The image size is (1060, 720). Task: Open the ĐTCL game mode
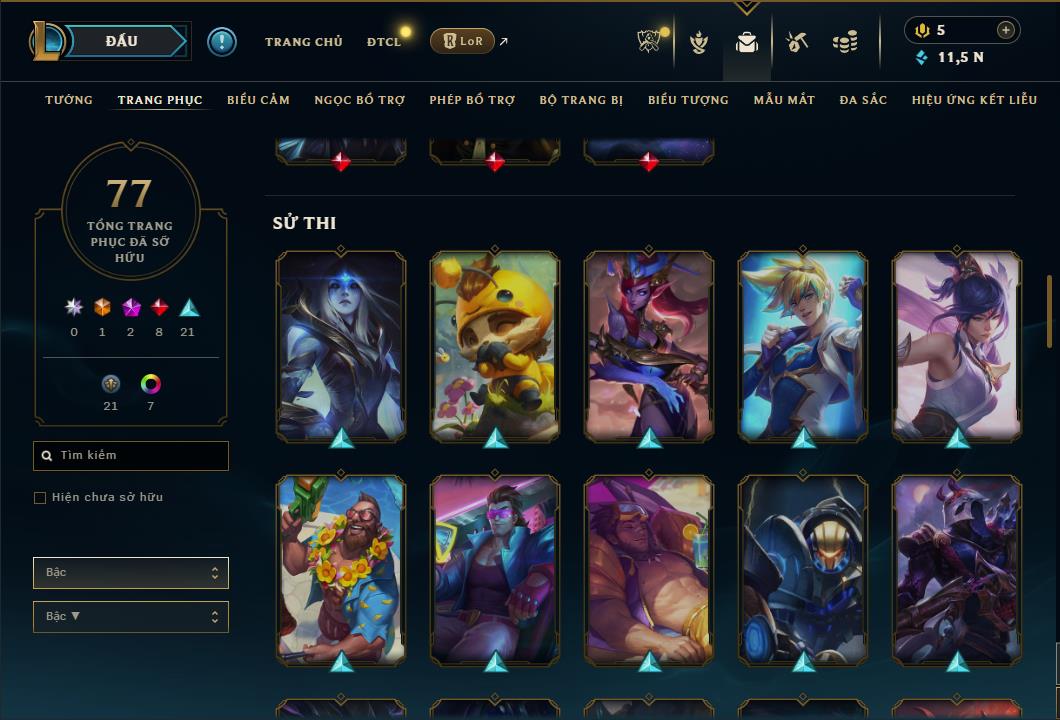click(384, 42)
